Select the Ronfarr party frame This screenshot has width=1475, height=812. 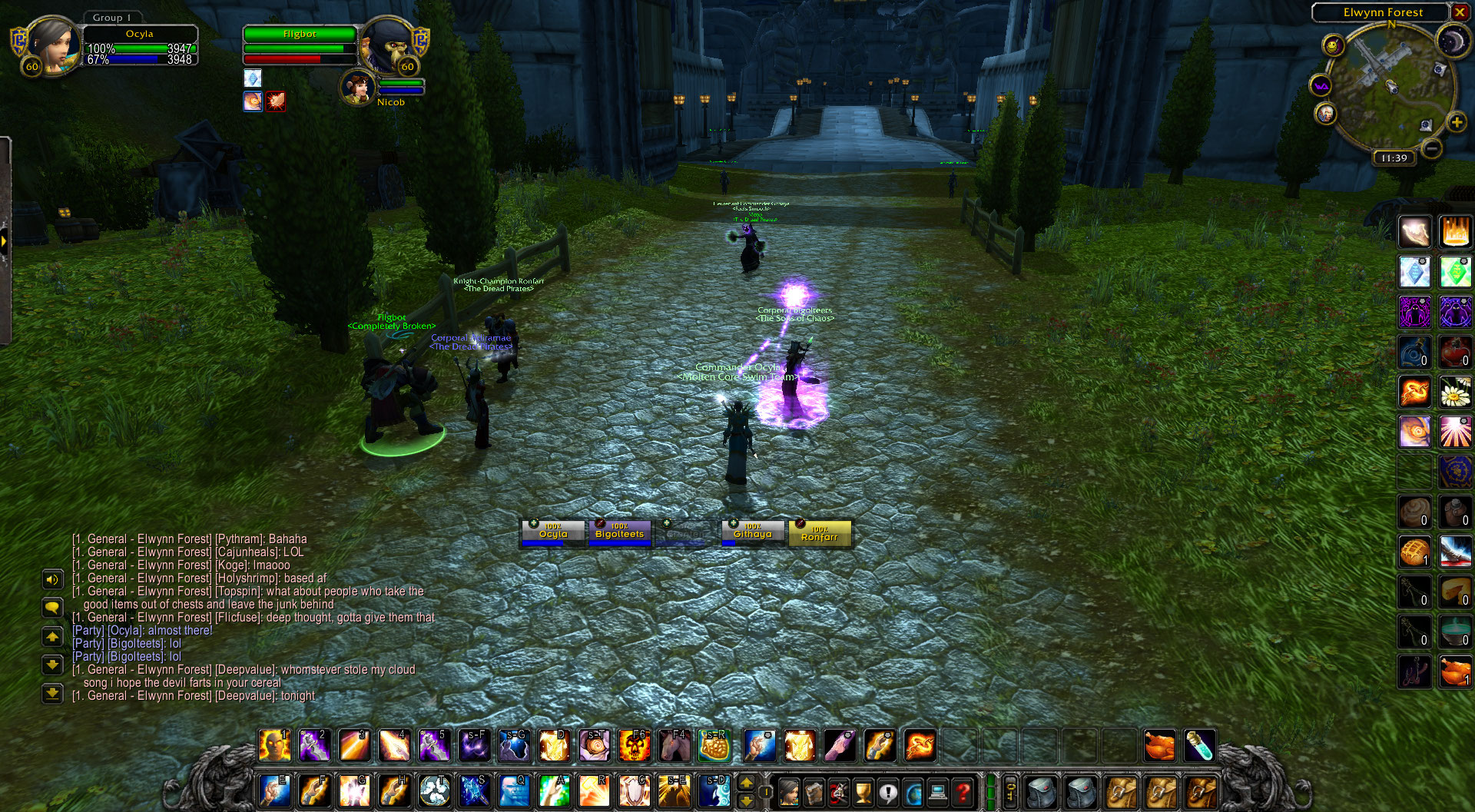tap(819, 532)
